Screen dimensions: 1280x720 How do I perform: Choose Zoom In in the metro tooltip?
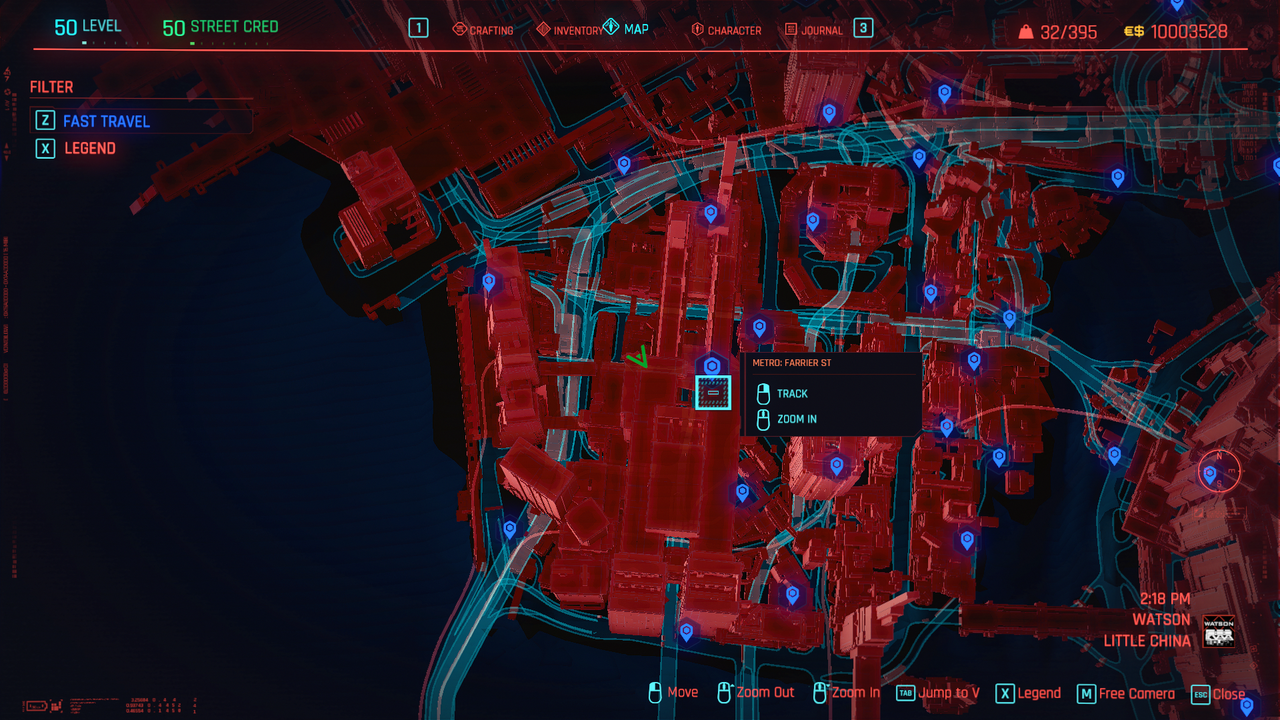coord(796,419)
